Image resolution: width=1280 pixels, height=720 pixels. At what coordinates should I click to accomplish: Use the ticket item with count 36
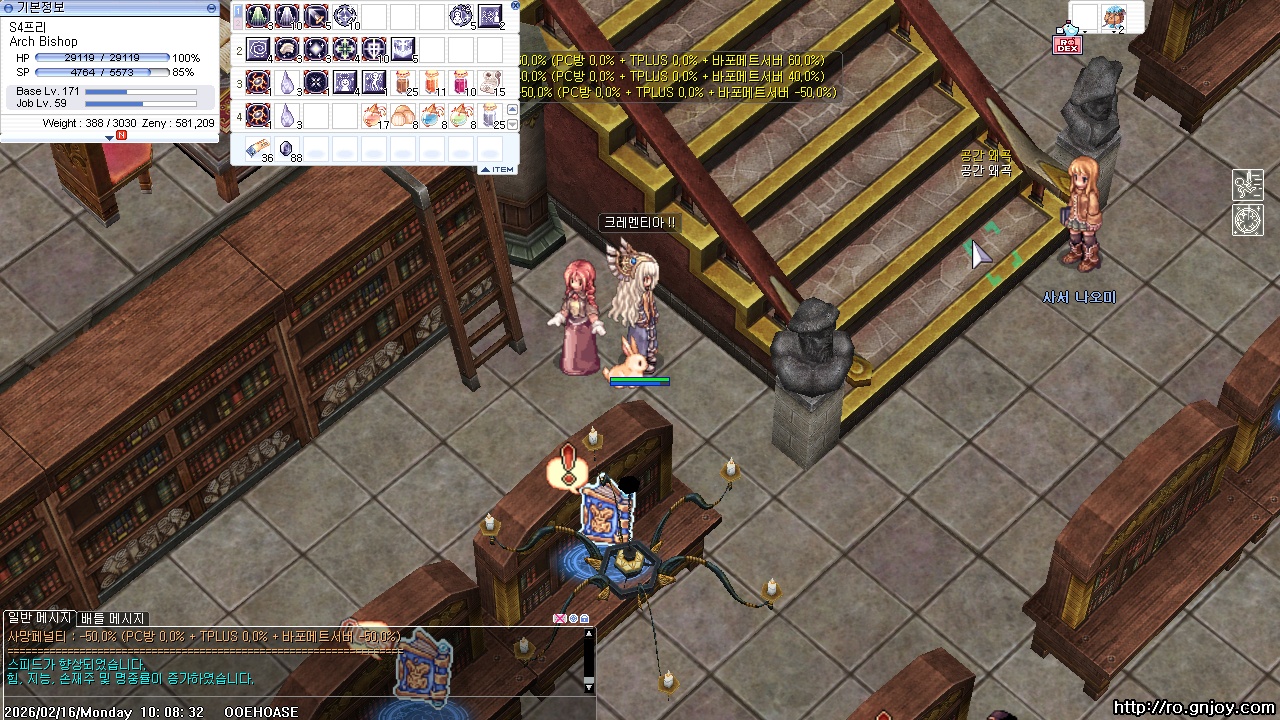(258, 149)
